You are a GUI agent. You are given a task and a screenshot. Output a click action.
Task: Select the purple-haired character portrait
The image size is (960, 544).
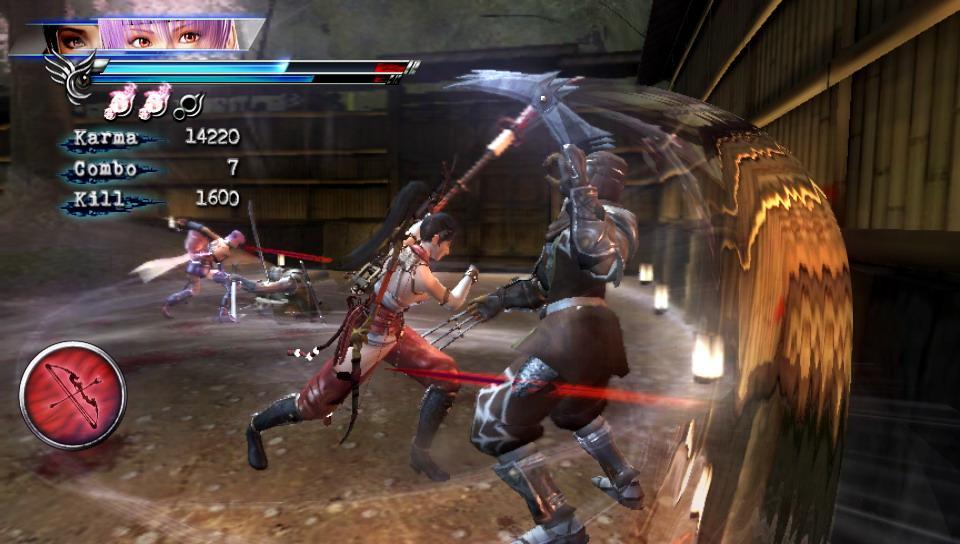tap(170, 35)
